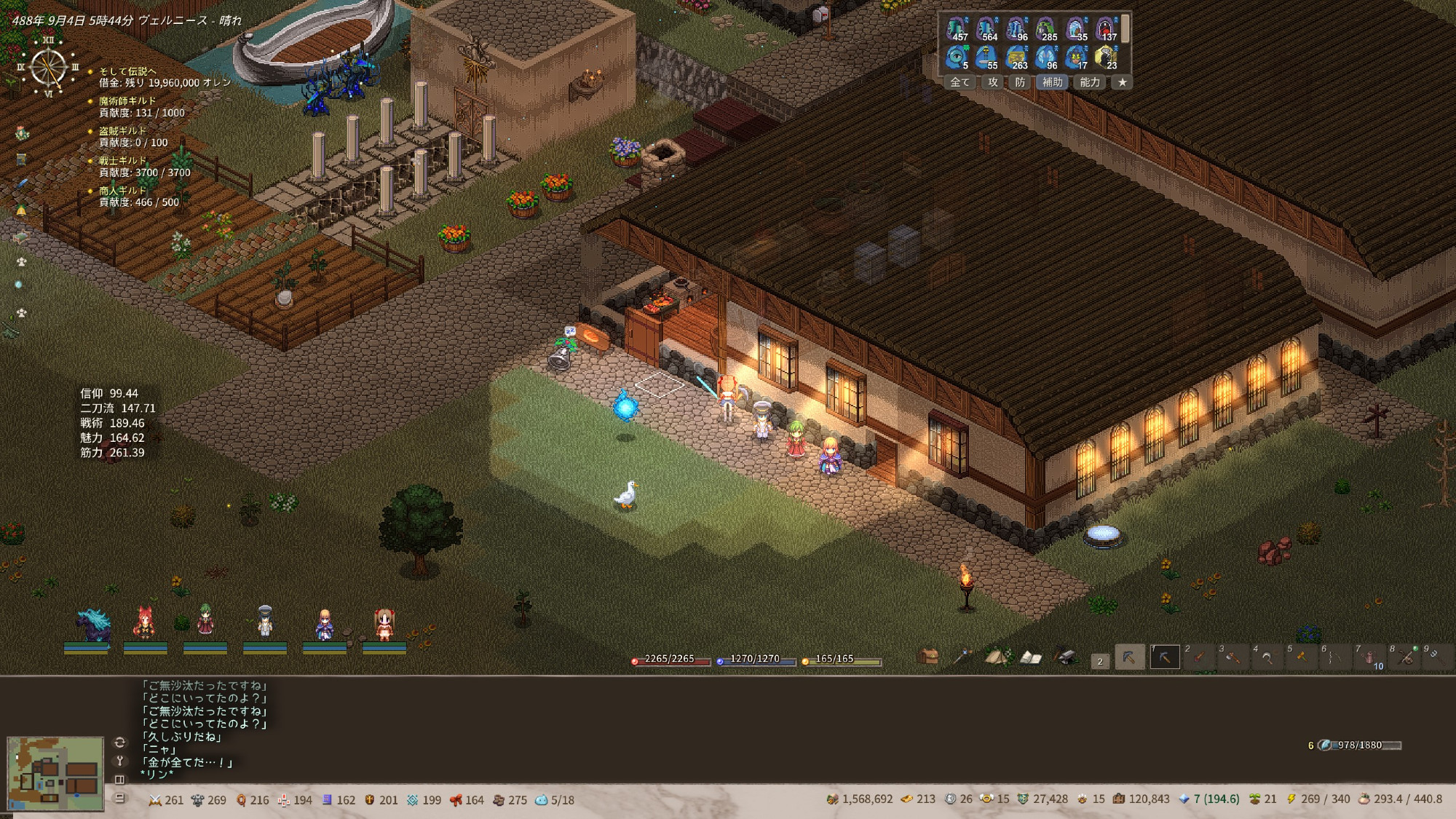Viewport: 1456px width, 819px height.
Task: Open the journal book icon
Action: [x=1030, y=657]
